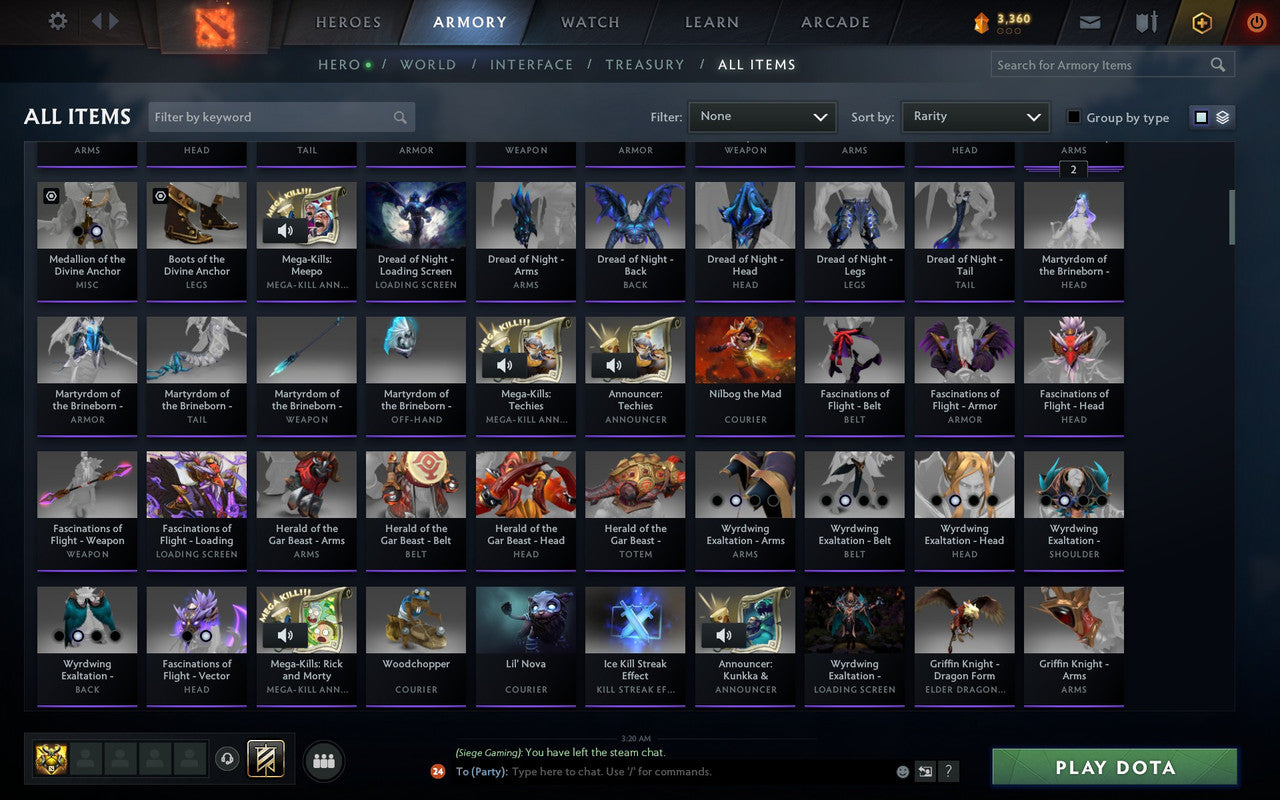
Task: Open the Filter dropdown set to None
Action: [x=762, y=117]
